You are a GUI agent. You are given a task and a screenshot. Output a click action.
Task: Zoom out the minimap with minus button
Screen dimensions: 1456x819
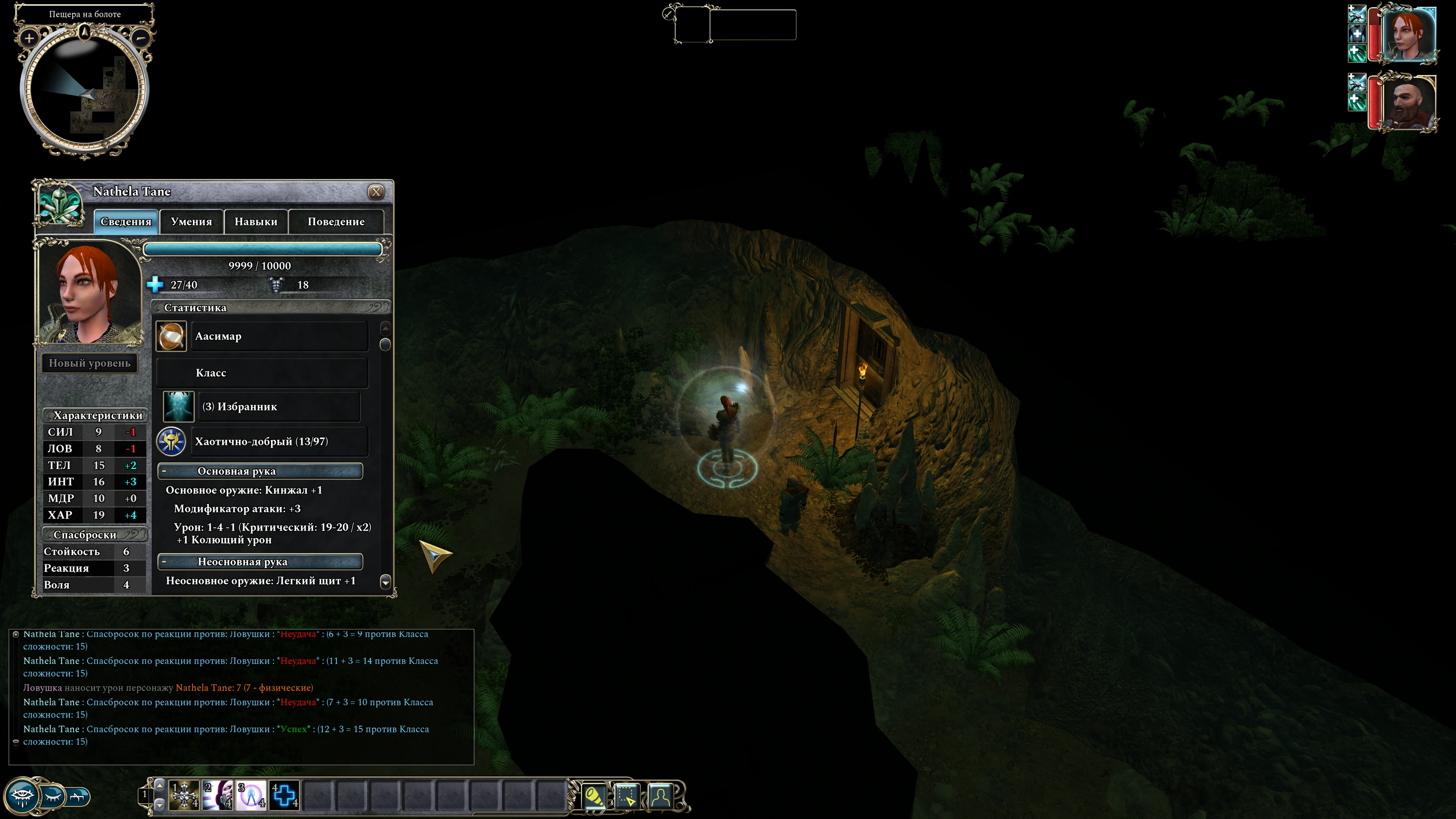point(141,38)
